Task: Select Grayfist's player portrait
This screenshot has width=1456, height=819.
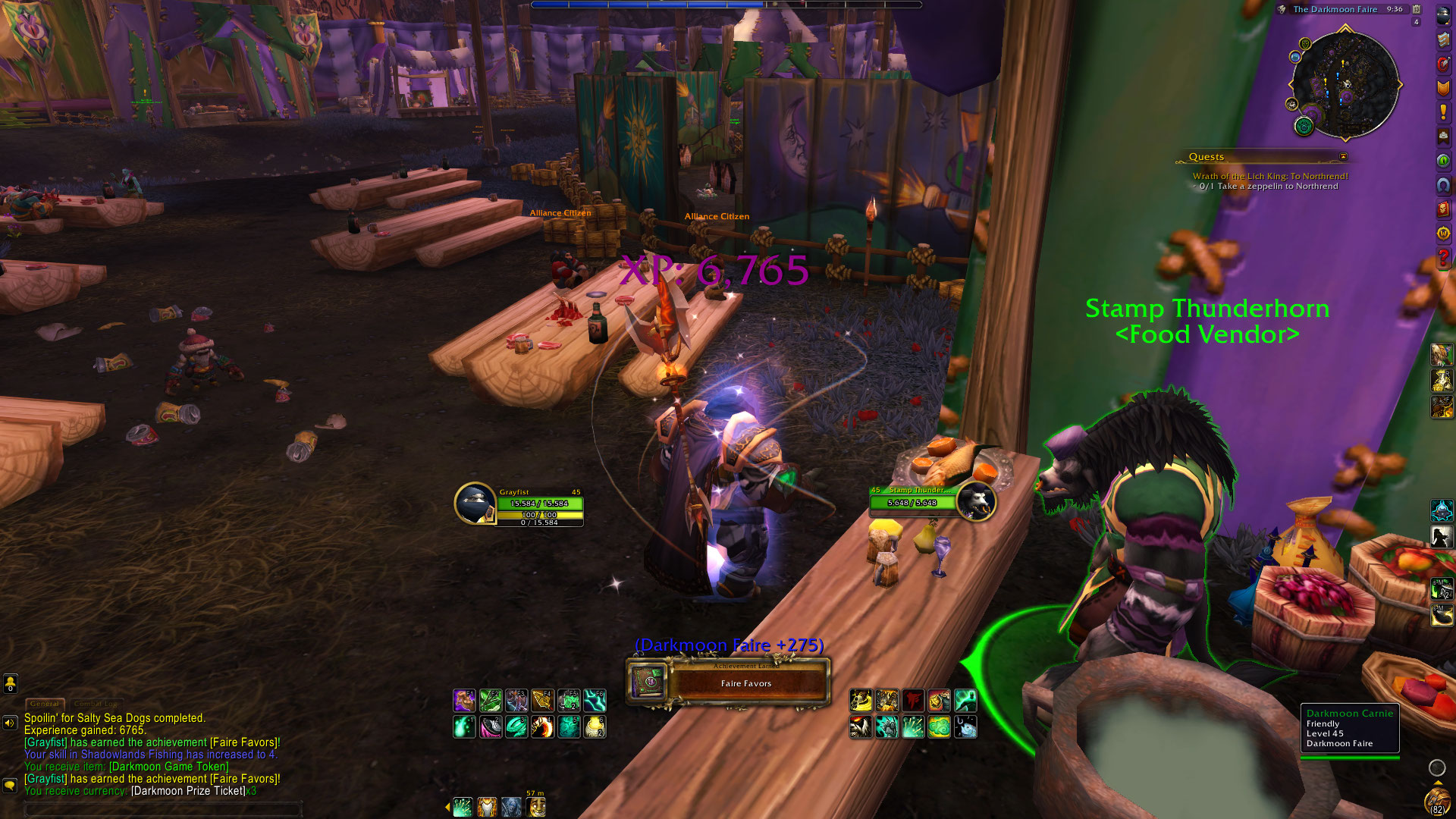Action: click(475, 503)
